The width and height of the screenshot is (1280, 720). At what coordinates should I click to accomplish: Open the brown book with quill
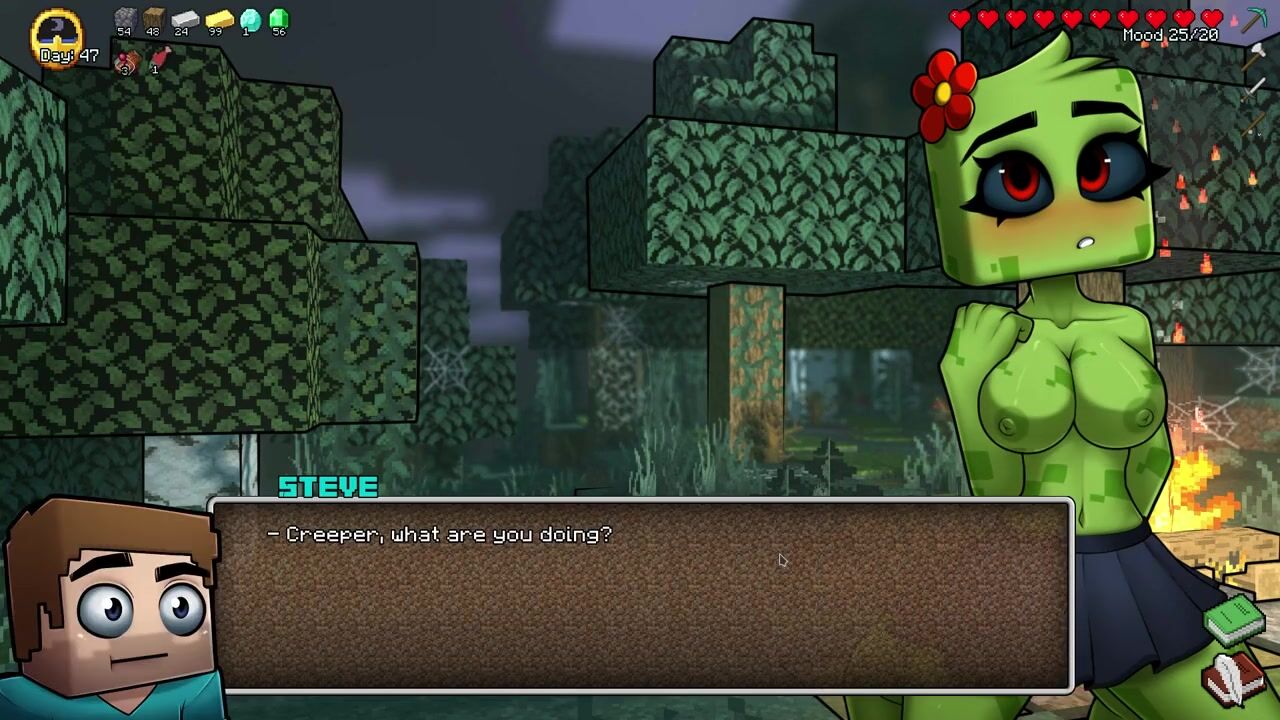(1233, 678)
